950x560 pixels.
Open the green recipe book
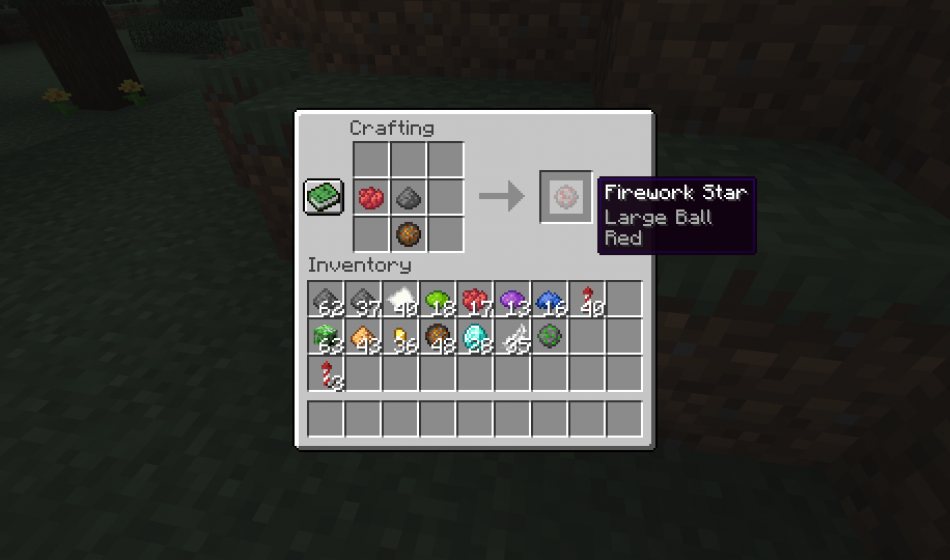pos(324,196)
